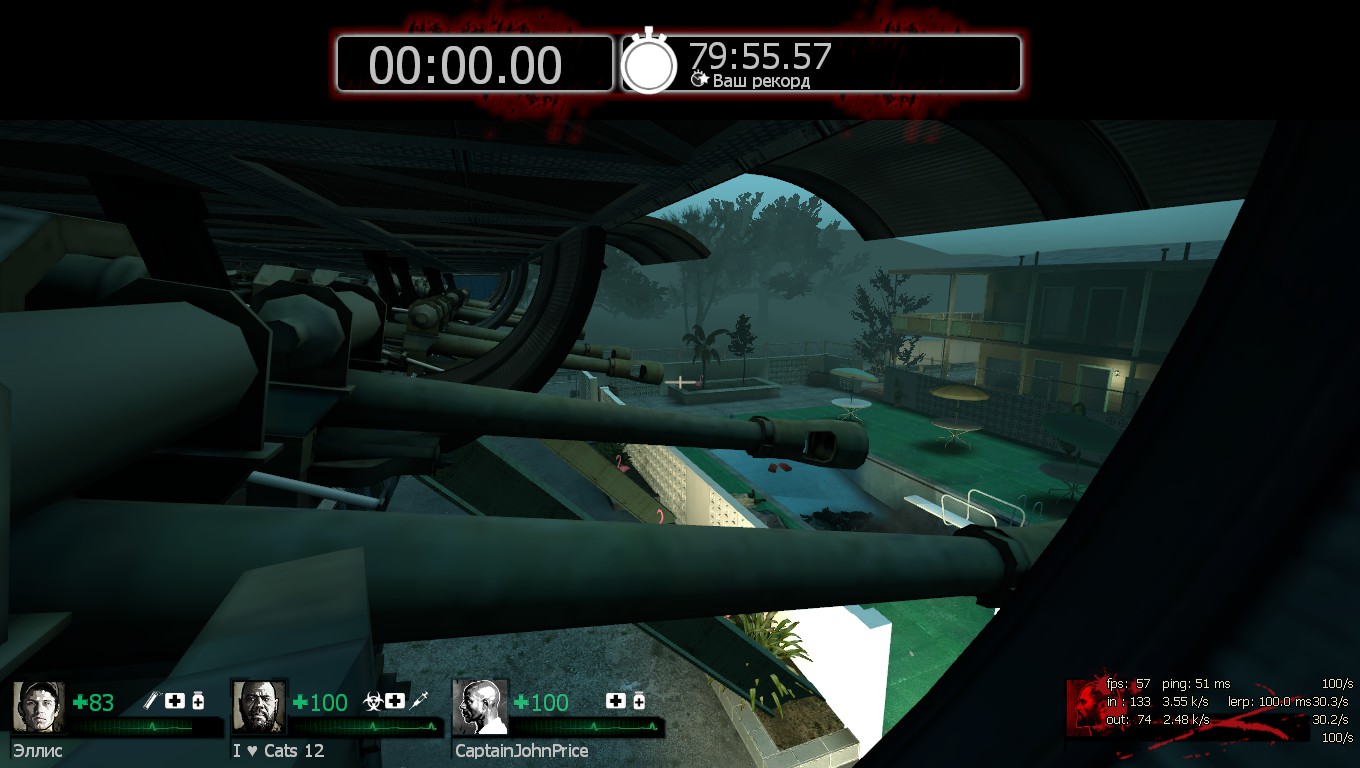Image resolution: width=1360 pixels, height=768 pixels.
Task: Click Ellis's pipe bomb icon
Action: click(x=152, y=701)
